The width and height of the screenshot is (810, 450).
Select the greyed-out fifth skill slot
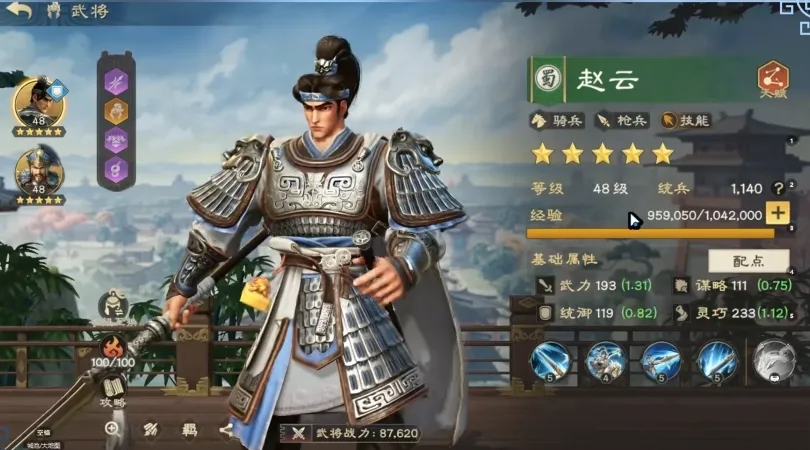pyautogui.click(x=773, y=361)
